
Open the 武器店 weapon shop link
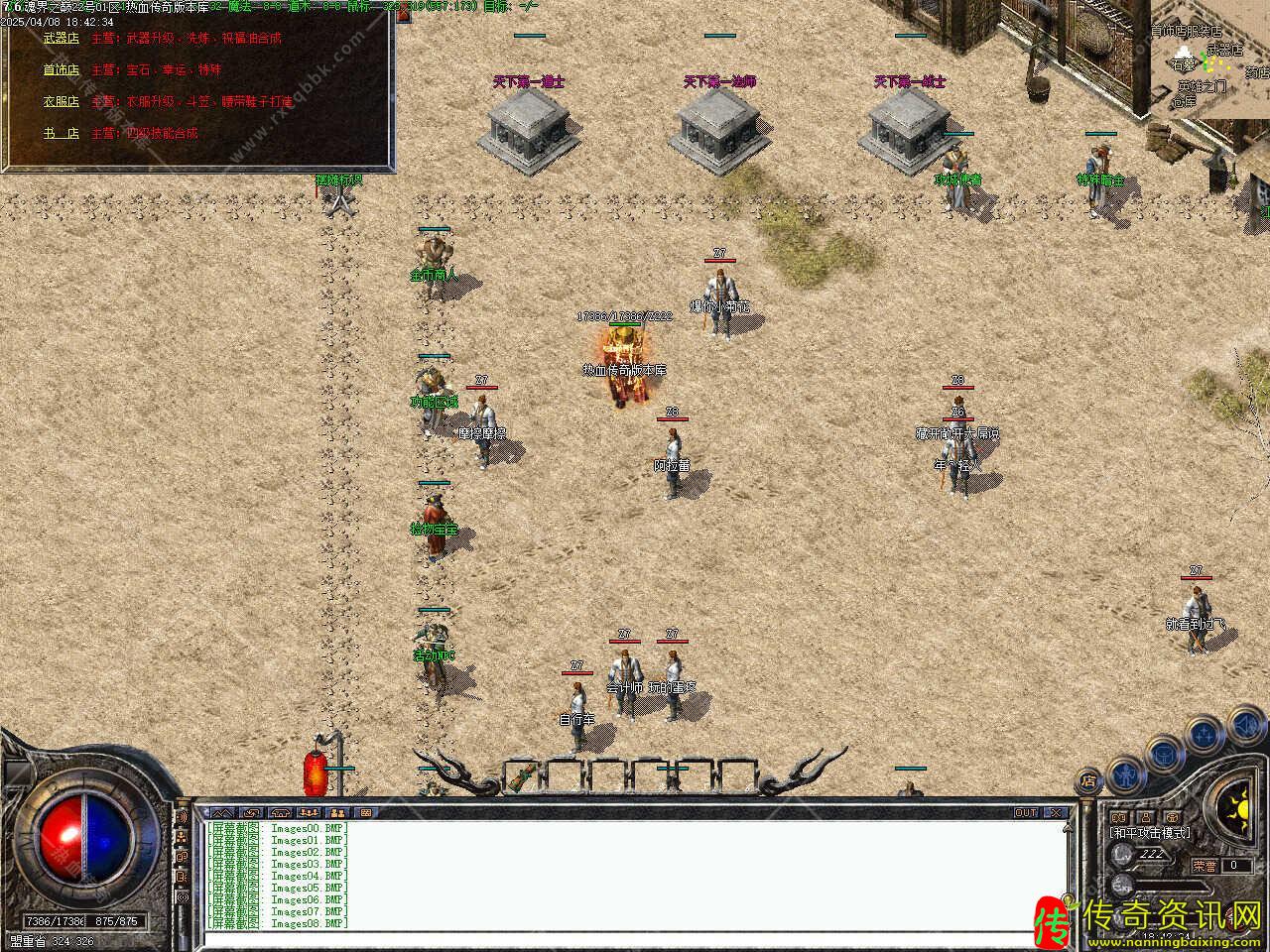(x=61, y=39)
